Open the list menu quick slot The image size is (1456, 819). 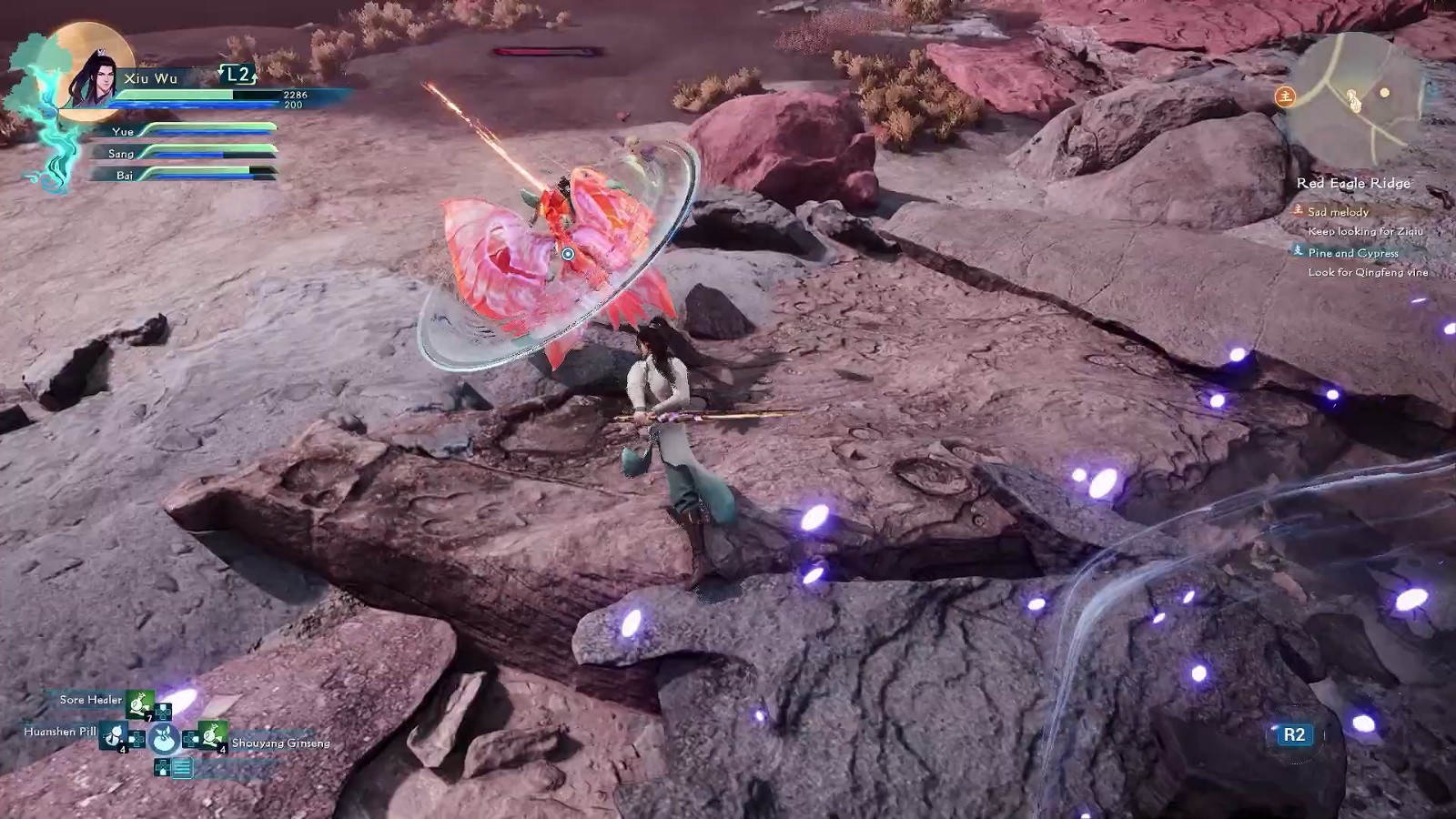182,768
